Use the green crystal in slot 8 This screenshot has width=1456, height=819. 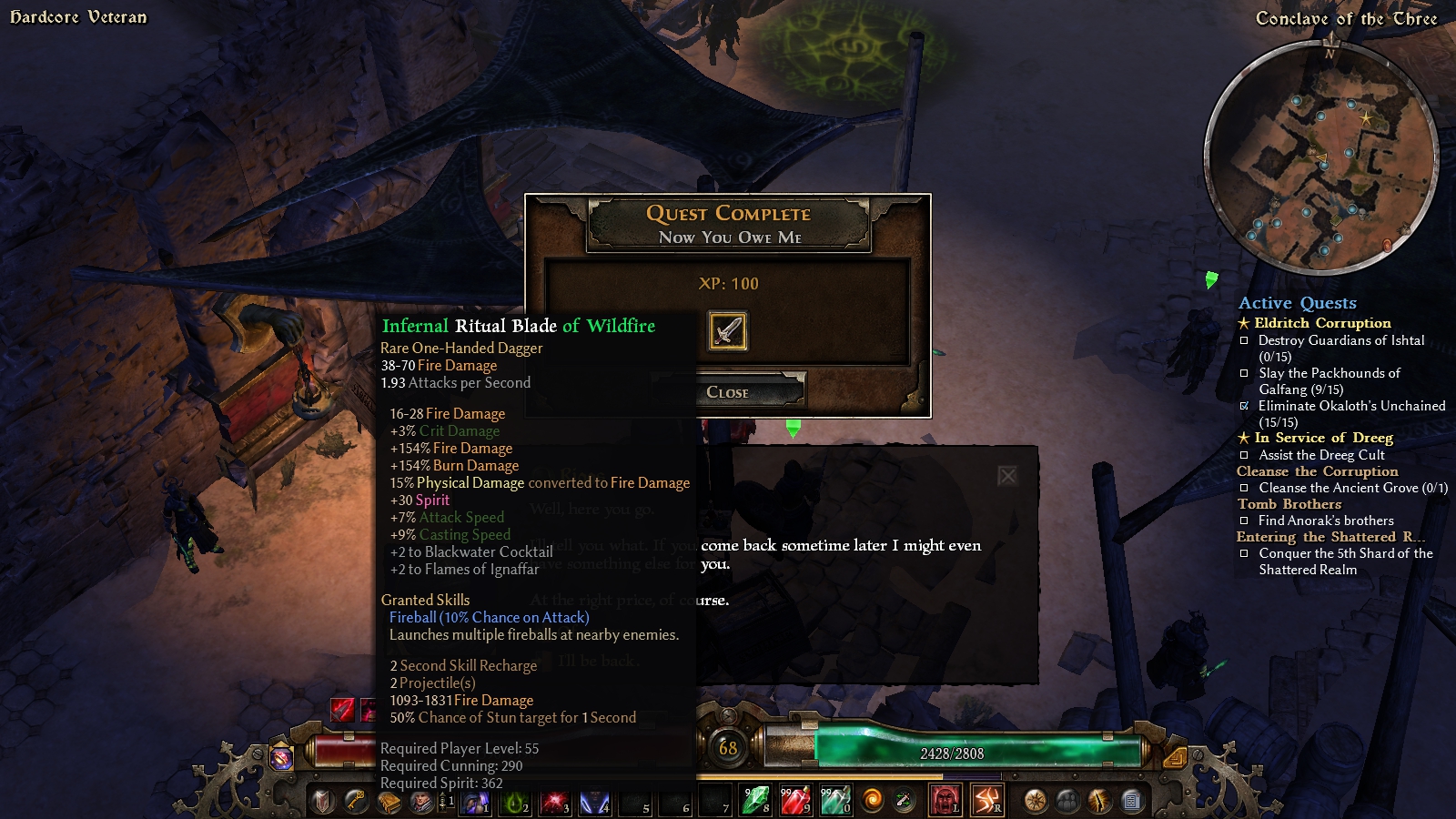pos(755,801)
